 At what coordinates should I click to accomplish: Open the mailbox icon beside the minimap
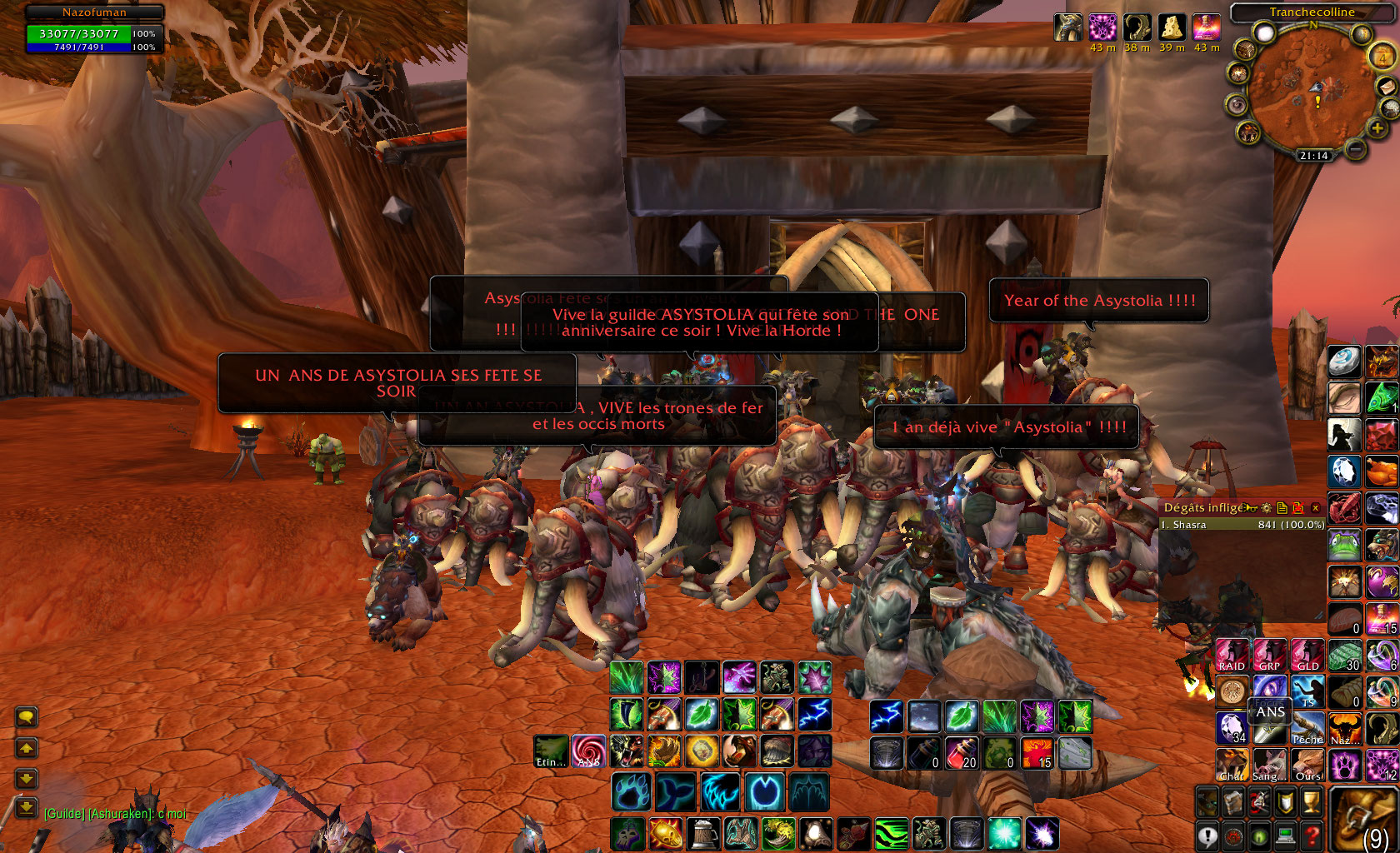coord(1386,87)
